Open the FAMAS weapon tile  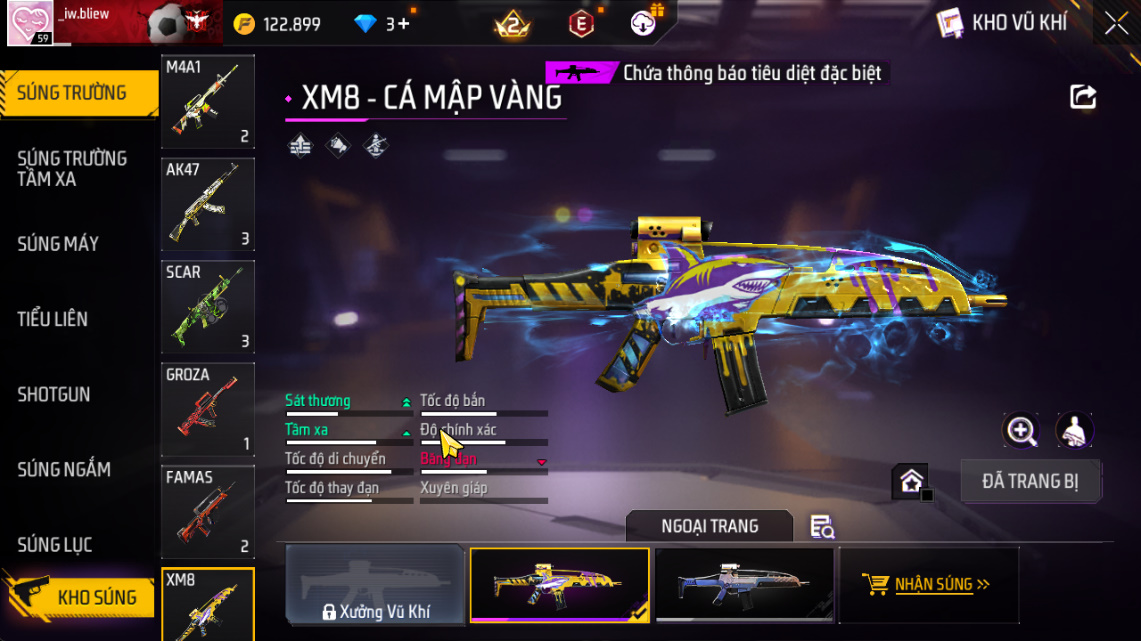208,511
